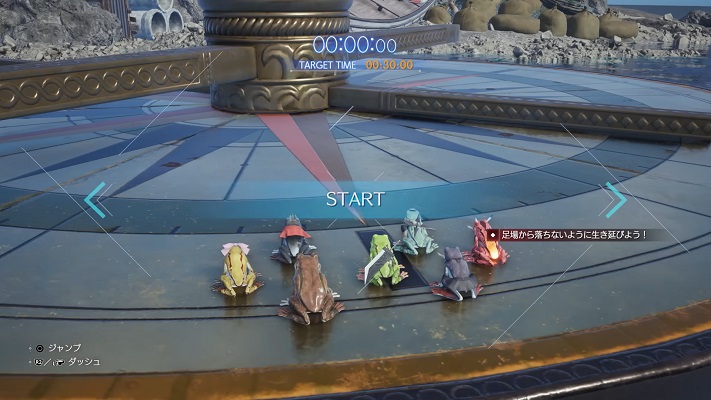Select the START banner
This screenshot has width=711, height=400.
point(355,199)
